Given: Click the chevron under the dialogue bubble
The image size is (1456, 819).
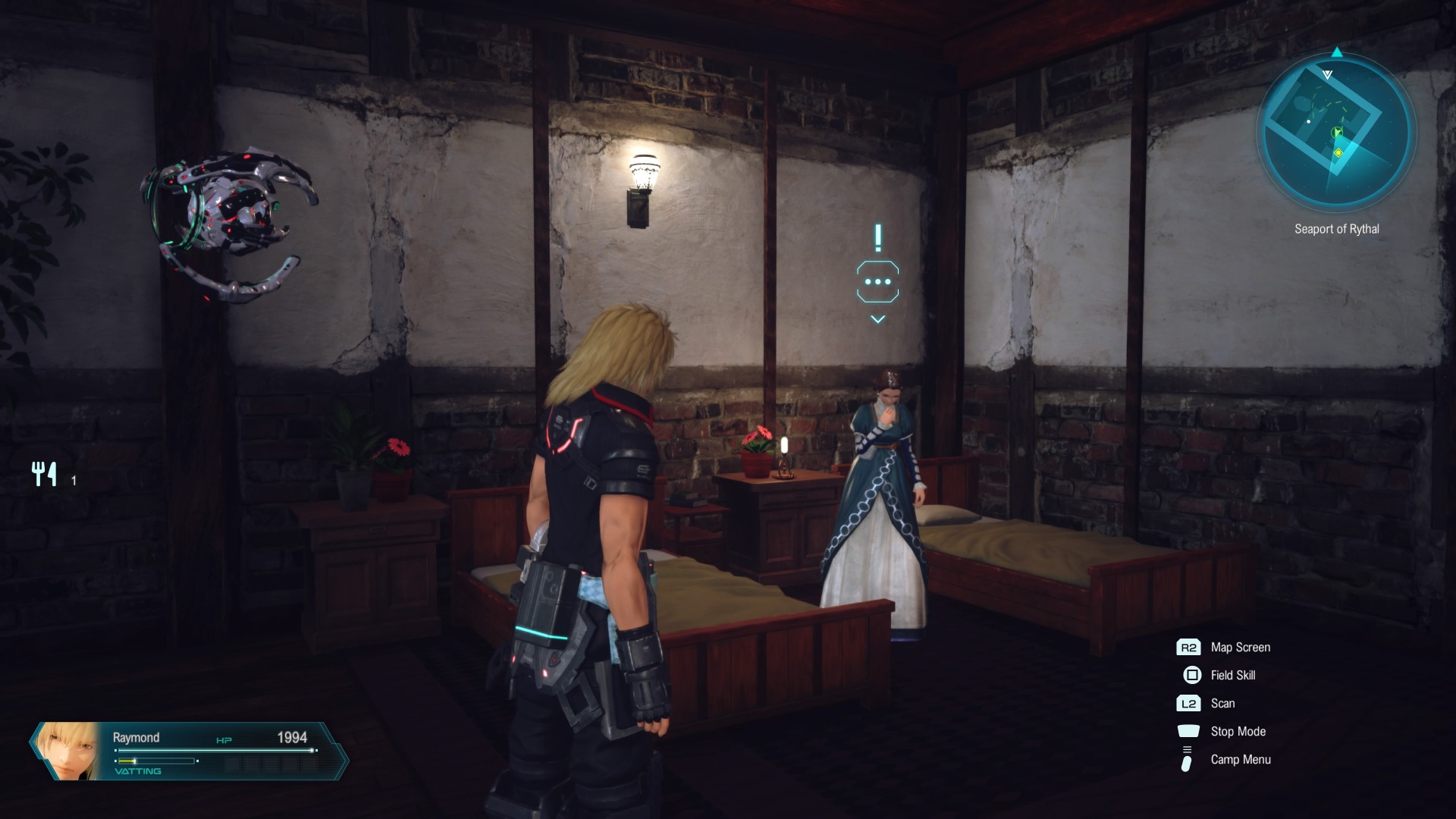Looking at the screenshot, I should [877, 319].
